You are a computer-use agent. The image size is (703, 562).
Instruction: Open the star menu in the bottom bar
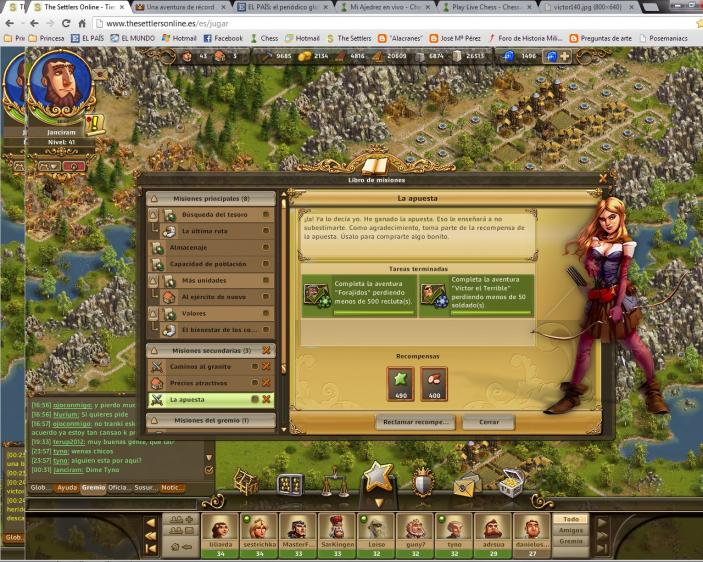click(x=377, y=477)
